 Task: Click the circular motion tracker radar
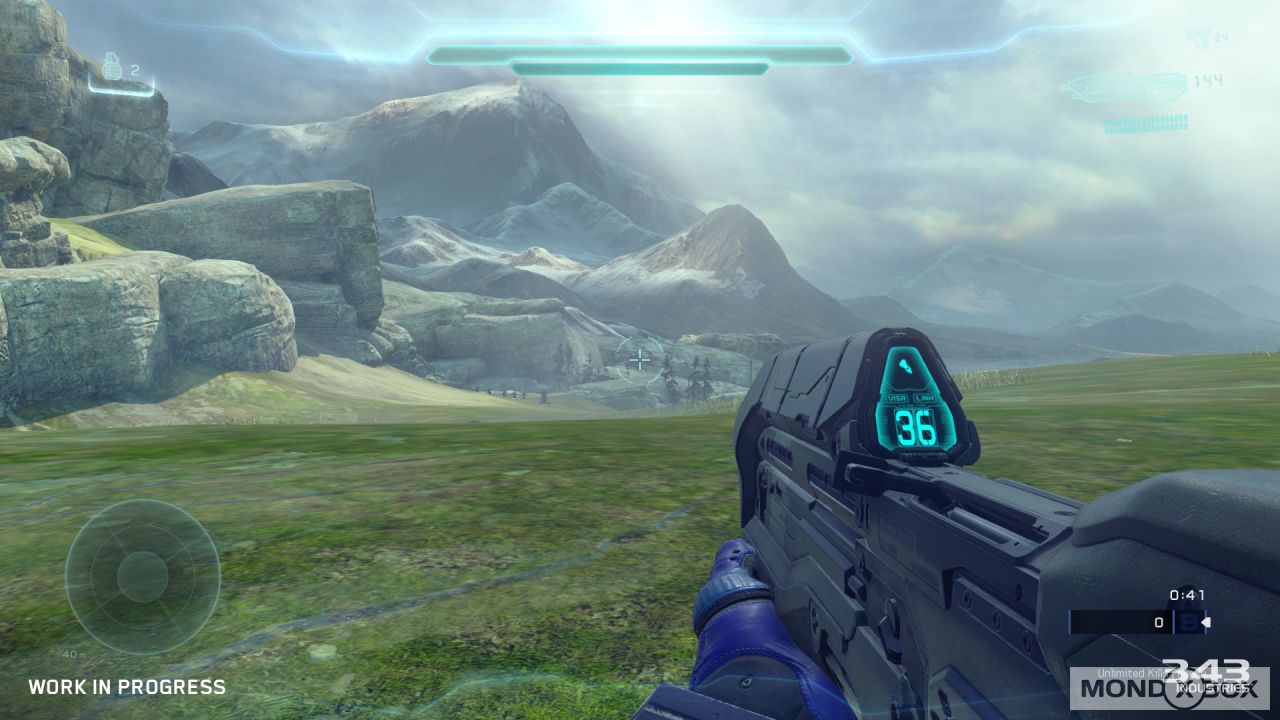[x=143, y=577]
